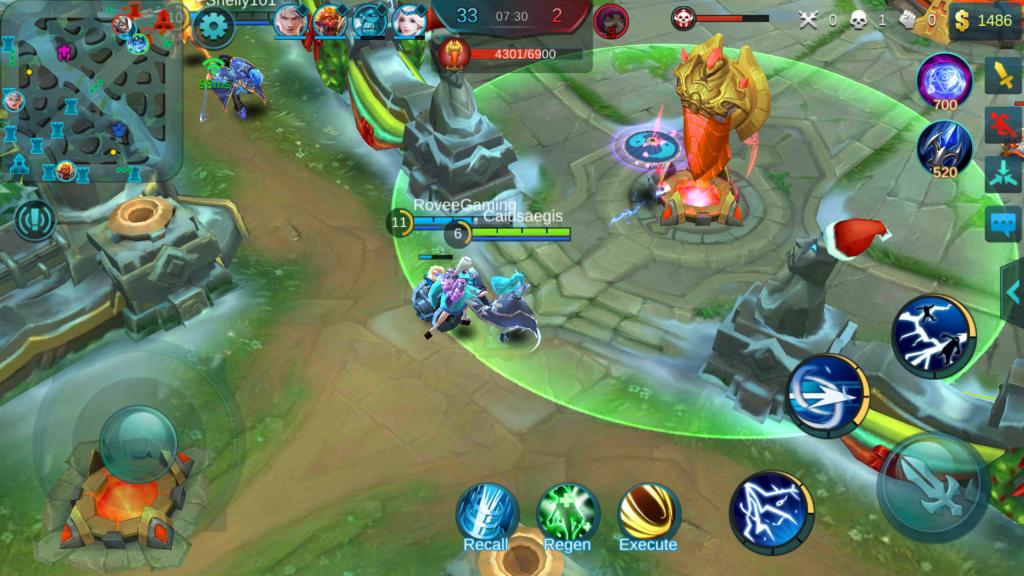Image resolution: width=1024 pixels, height=576 pixels.
Task: Open the shop via the gold counter
Action: [985, 20]
